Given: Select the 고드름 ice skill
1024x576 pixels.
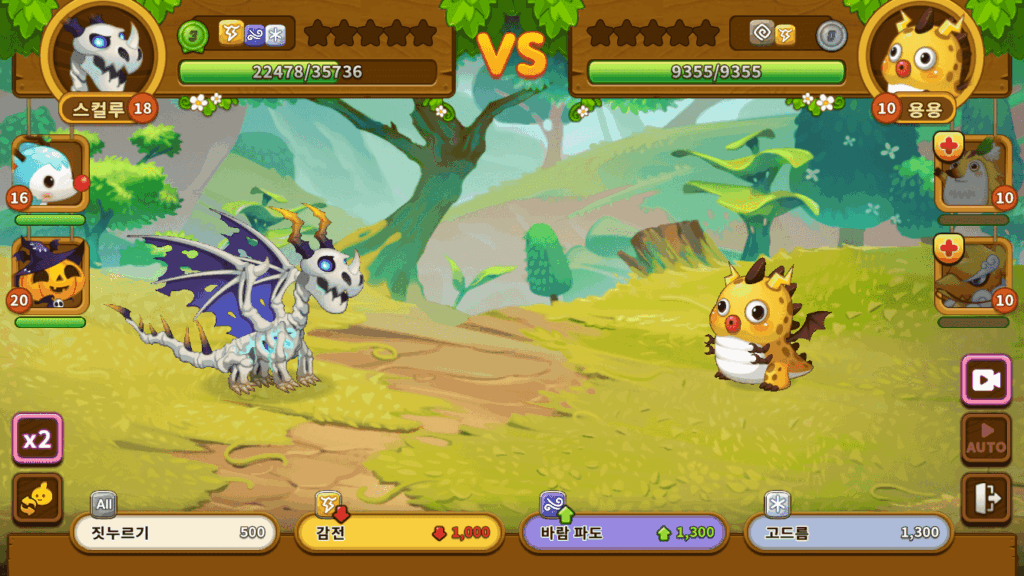Looking at the screenshot, I should (x=848, y=533).
